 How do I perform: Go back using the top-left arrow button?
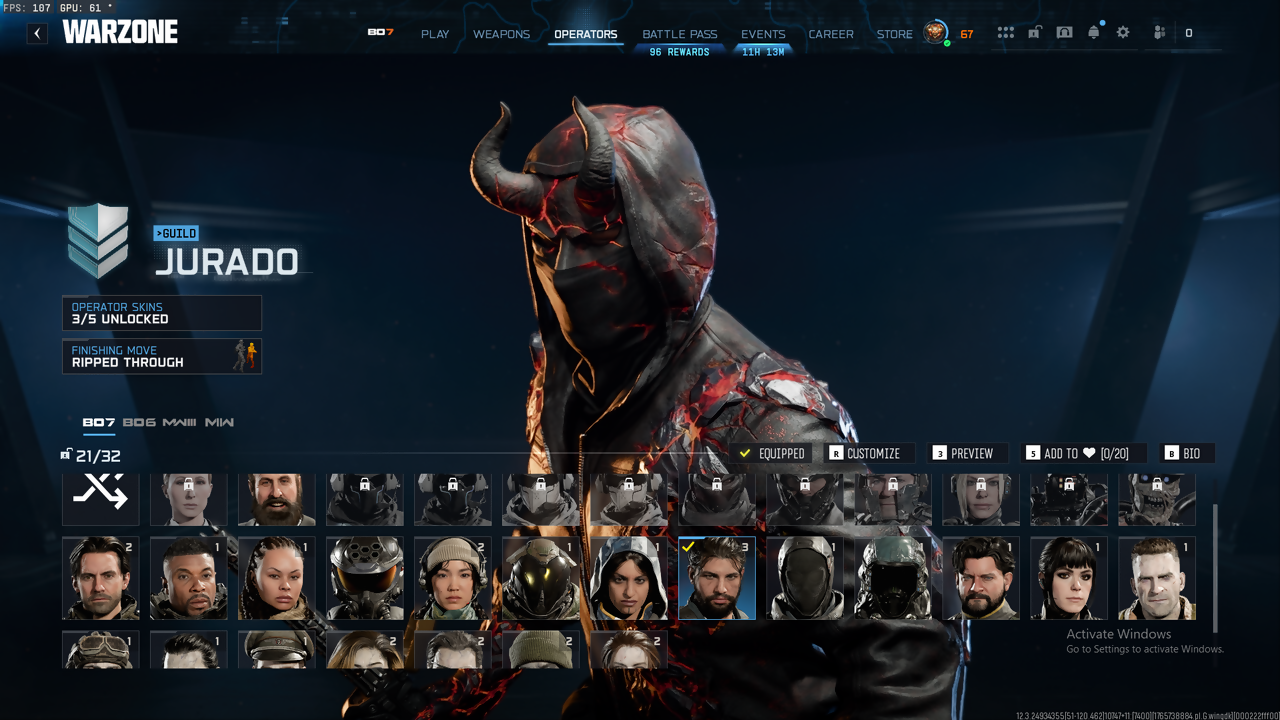pyautogui.click(x=37, y=33)
